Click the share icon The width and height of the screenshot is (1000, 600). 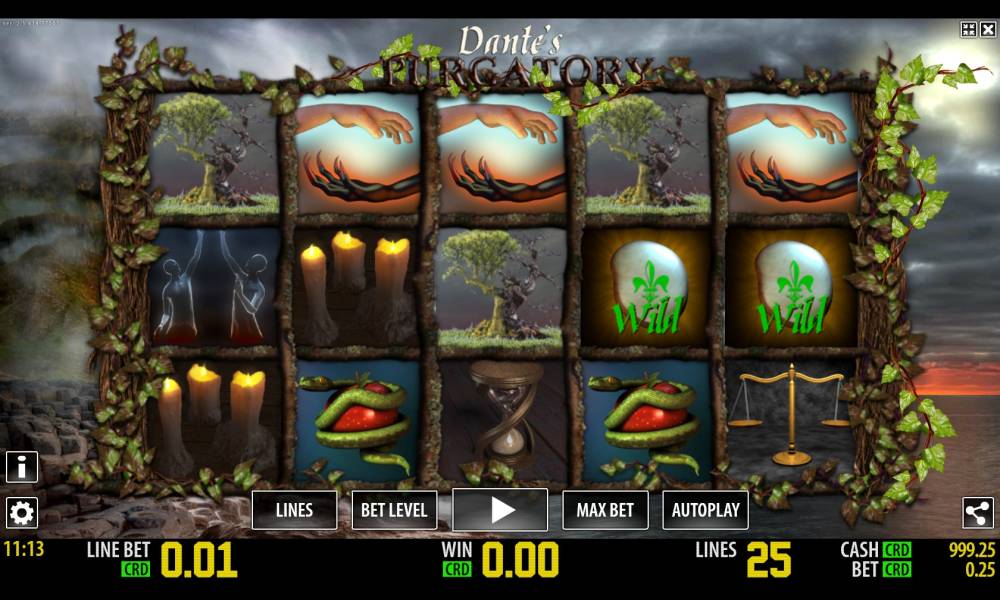point(977,513)
